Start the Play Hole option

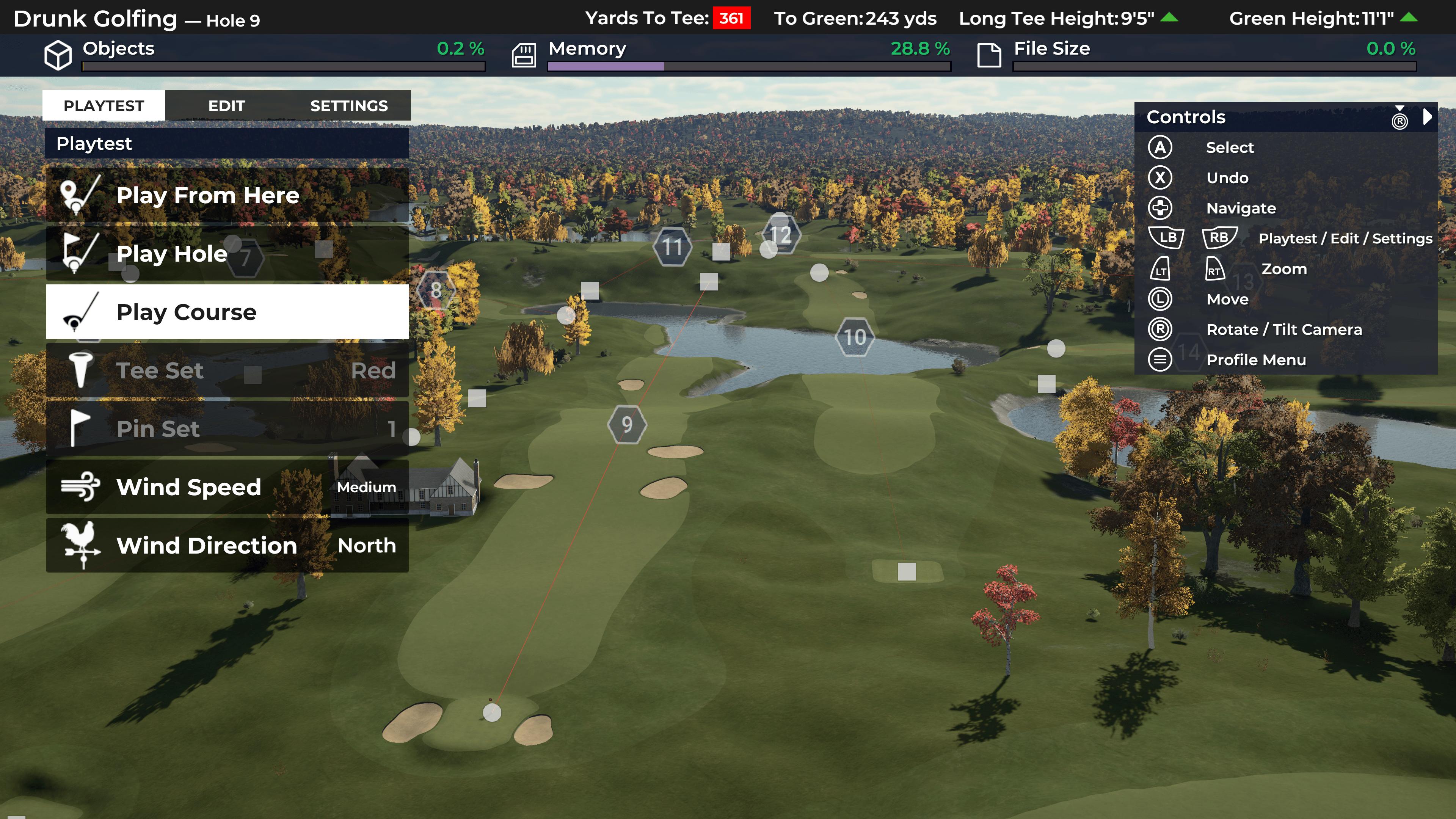[227, 254]
